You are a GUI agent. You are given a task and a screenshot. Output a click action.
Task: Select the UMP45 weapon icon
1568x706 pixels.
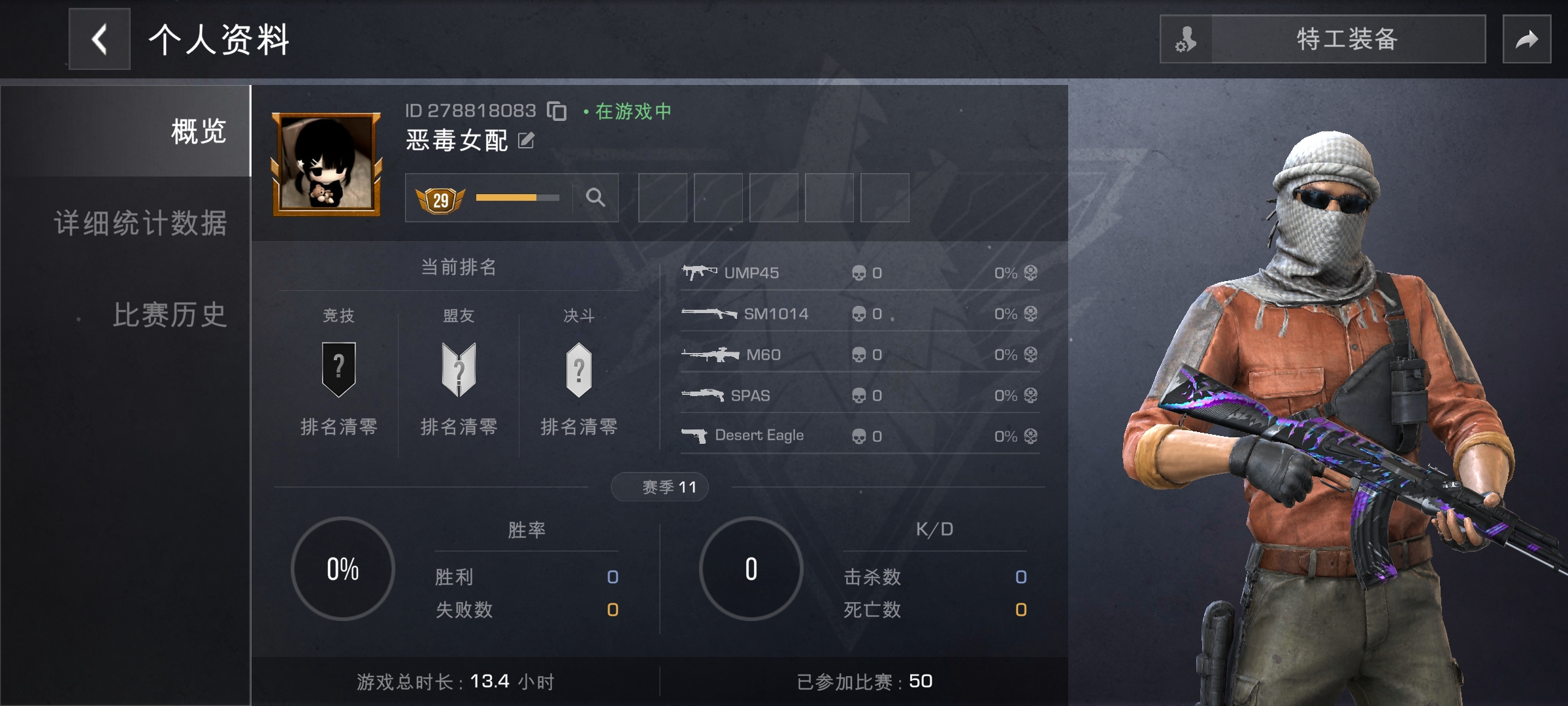(700, 273)
